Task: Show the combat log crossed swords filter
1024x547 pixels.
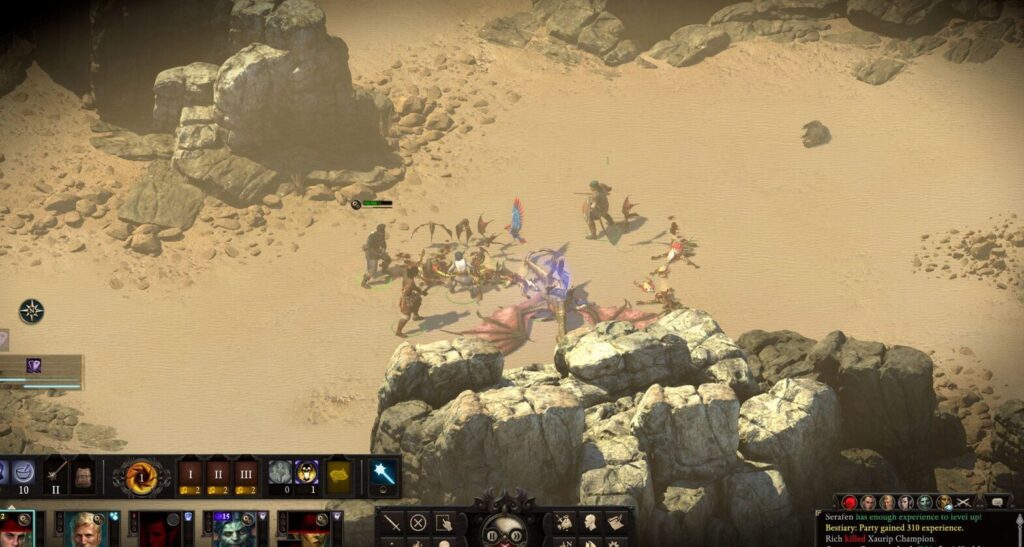Action: tap(964, 502)
